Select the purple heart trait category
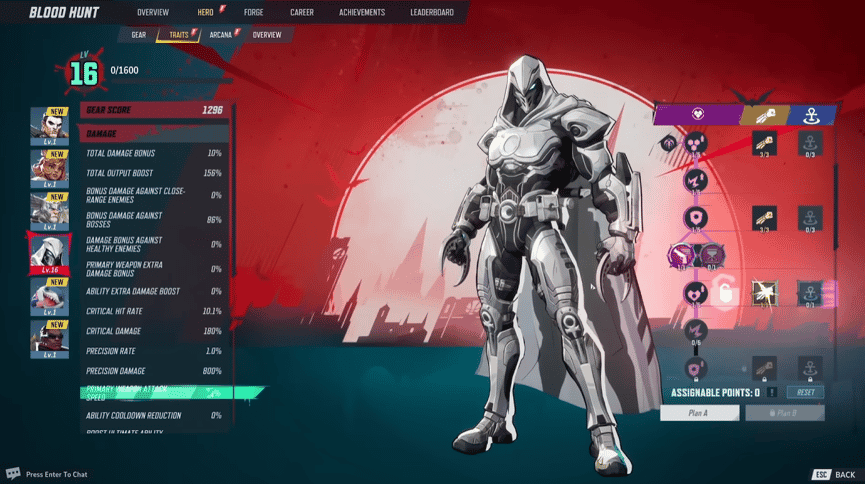865x484 pixels. pos(697,114)
